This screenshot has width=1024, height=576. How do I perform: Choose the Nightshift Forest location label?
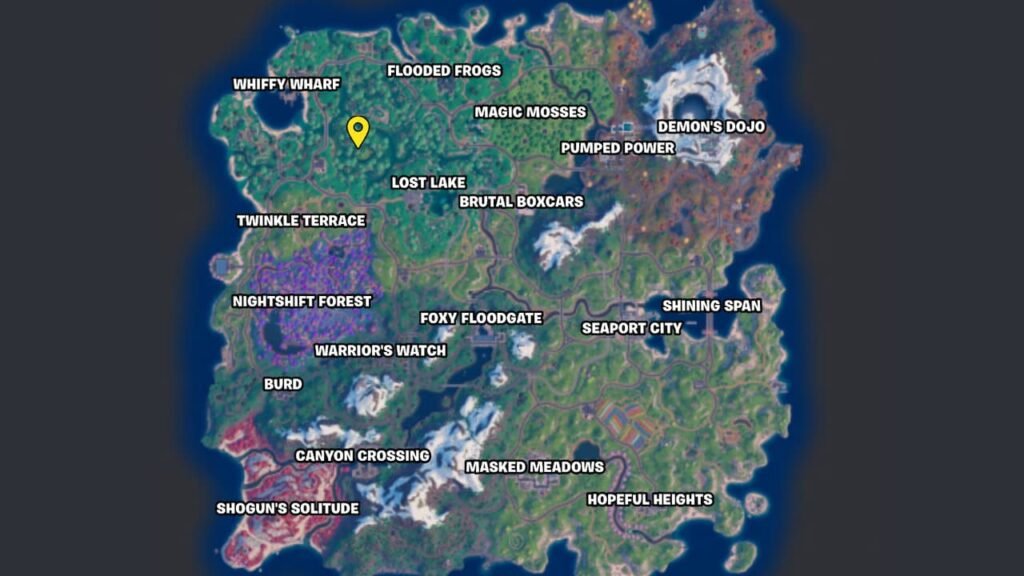301,301
